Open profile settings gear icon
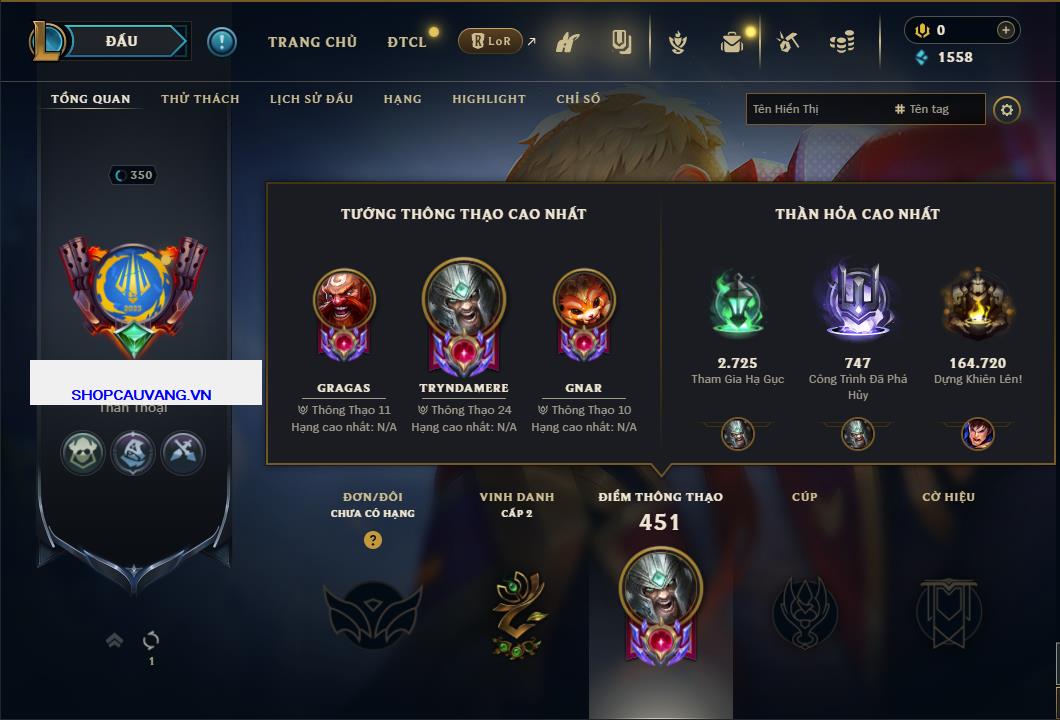Screen dimensions: 1060x720 pos(1007,109)
